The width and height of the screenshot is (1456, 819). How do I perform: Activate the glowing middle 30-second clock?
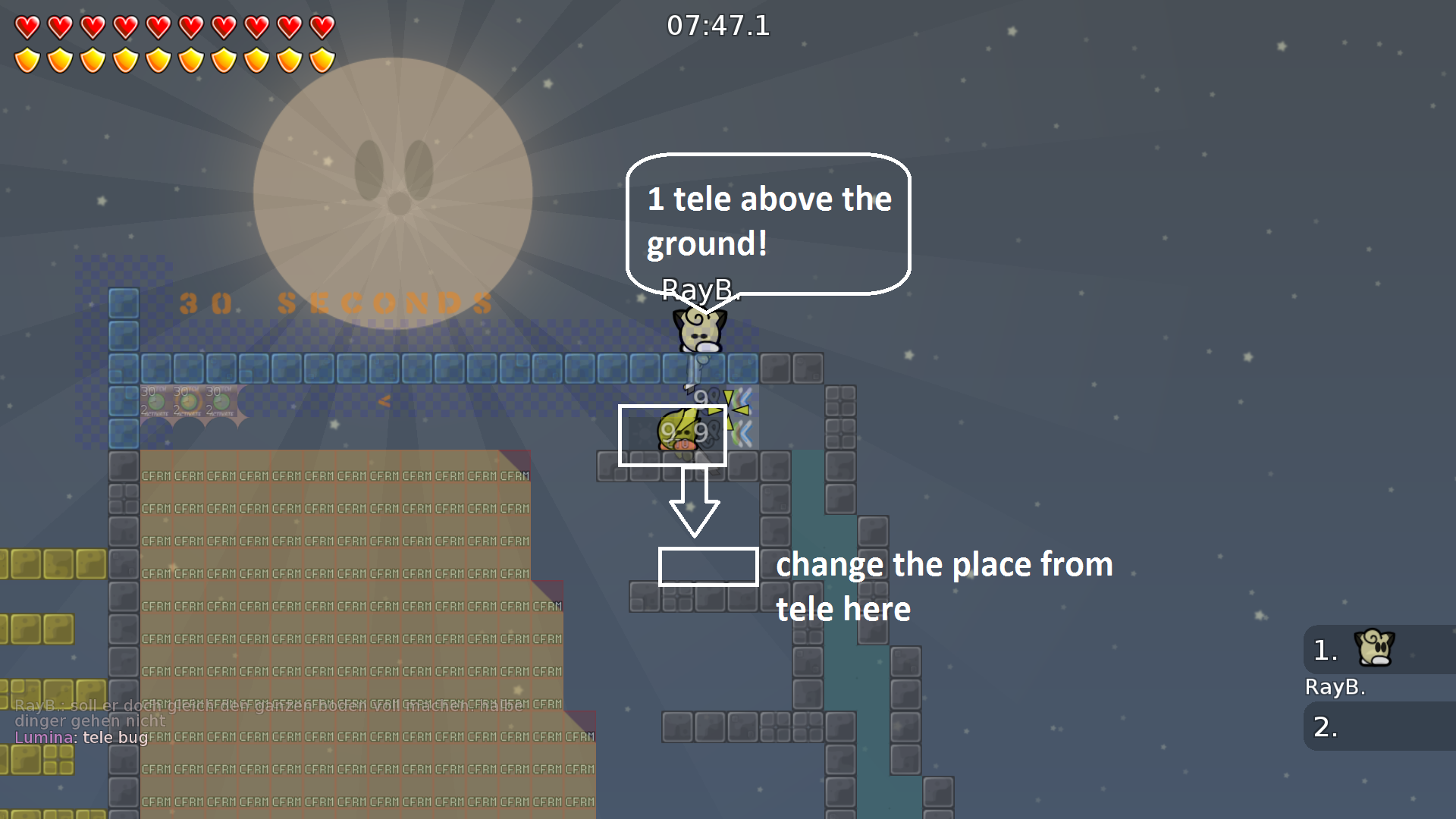(188, 402)
